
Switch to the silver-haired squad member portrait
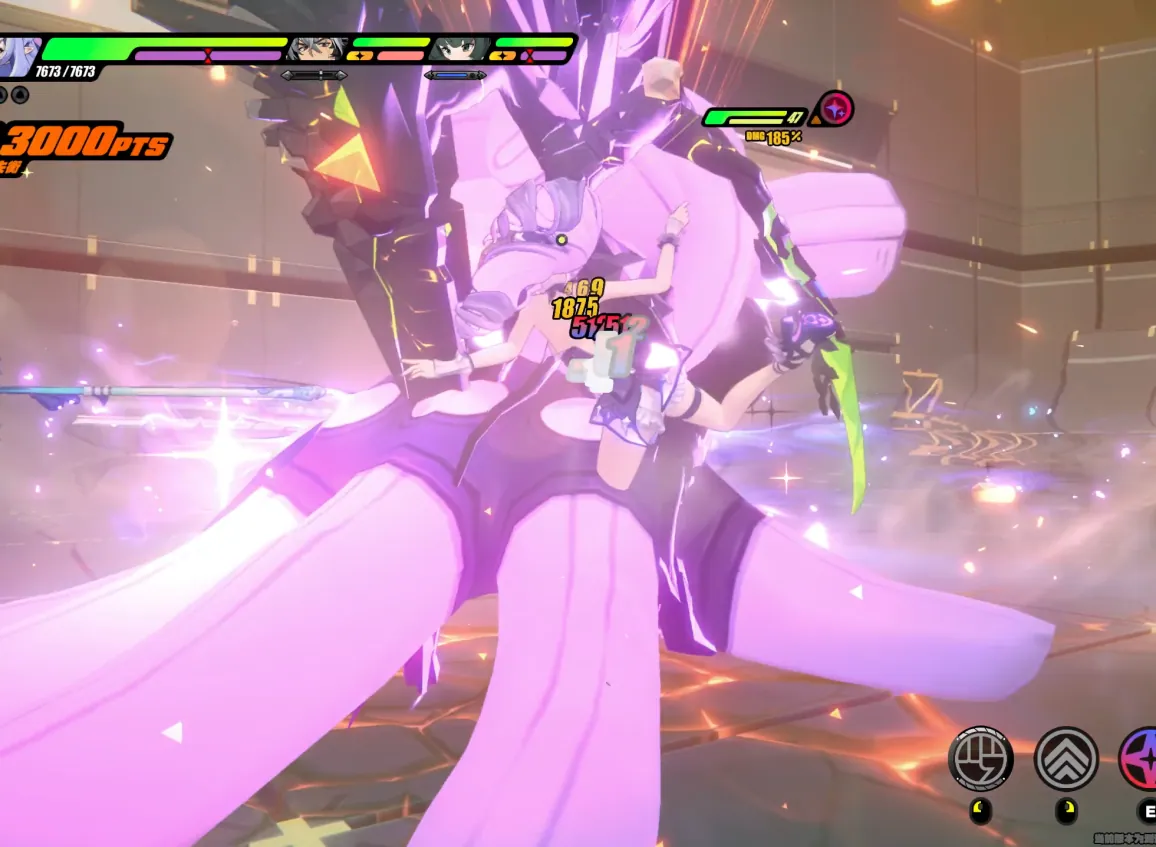click(317, 48)
